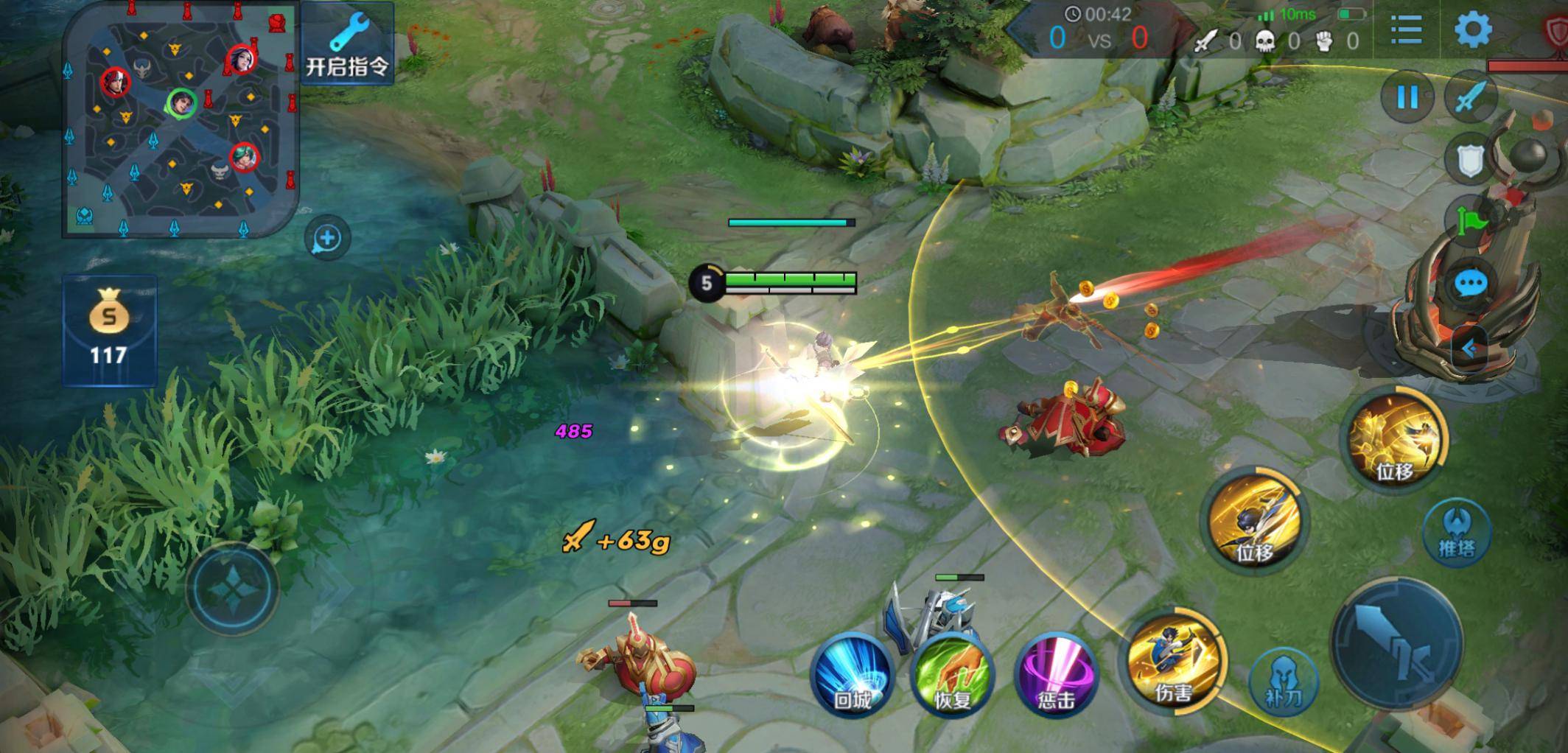1568x753 pixels.
Task: Send the green flag gather signal
Action: [x=1471, y=220]
